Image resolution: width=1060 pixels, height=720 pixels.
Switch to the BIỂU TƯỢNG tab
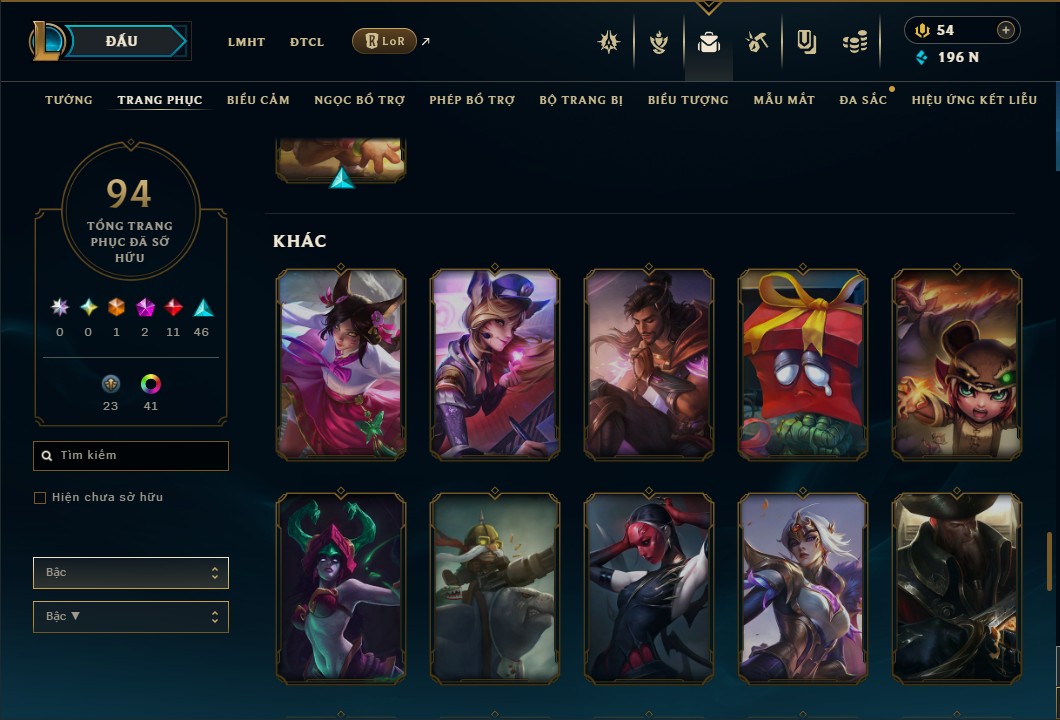click(x=688, y=100)
